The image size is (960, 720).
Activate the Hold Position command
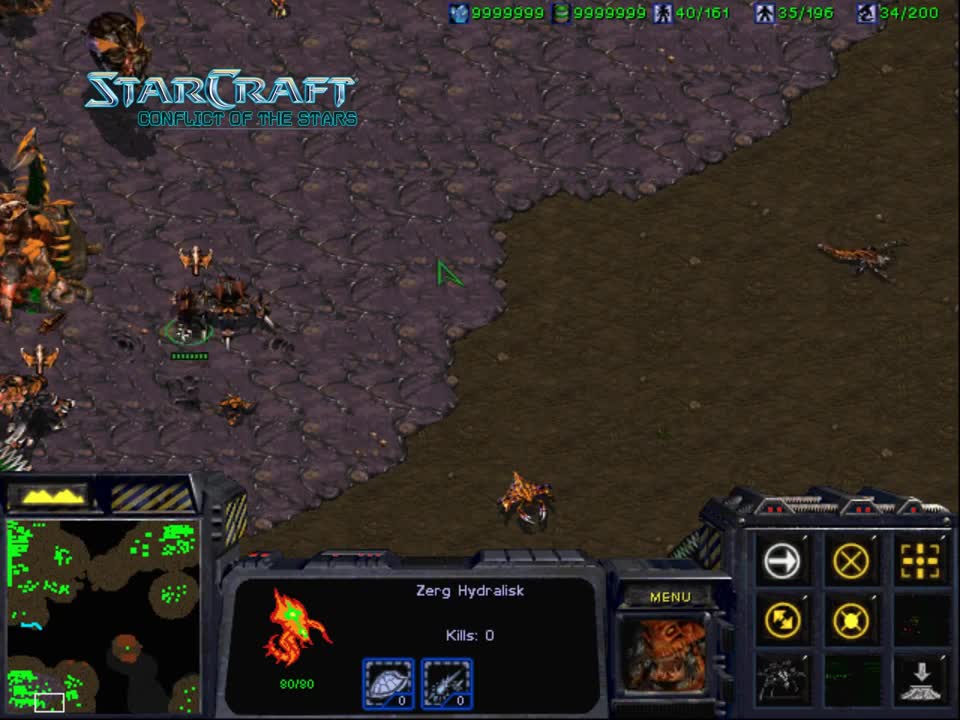(850, 621)
